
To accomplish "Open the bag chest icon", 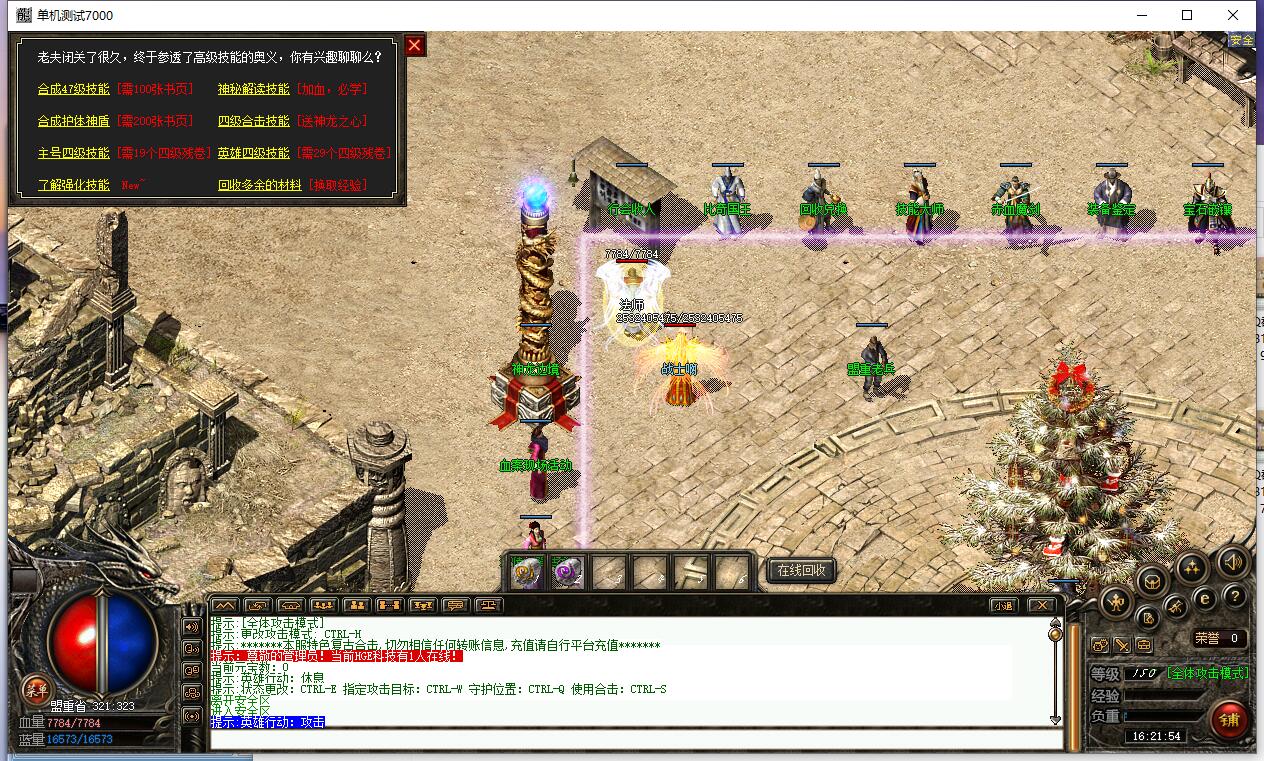I will point(1153,581).
